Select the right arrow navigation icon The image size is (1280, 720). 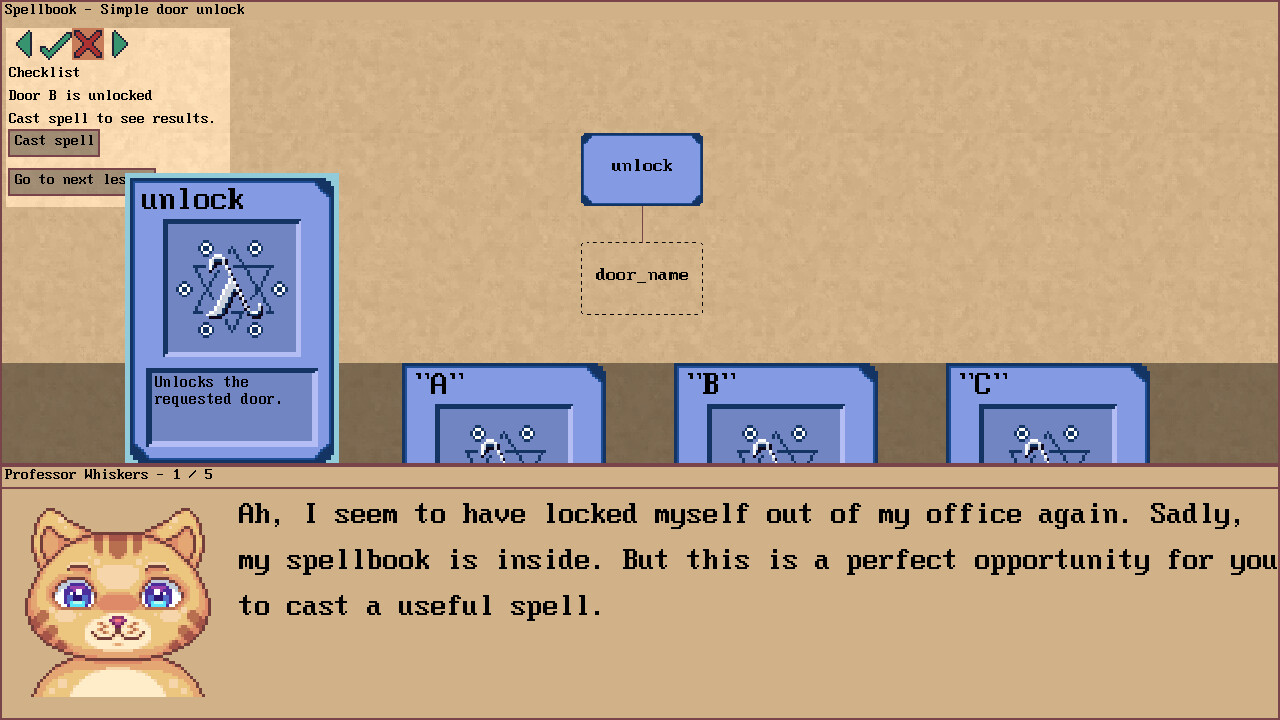click(120, 44)
